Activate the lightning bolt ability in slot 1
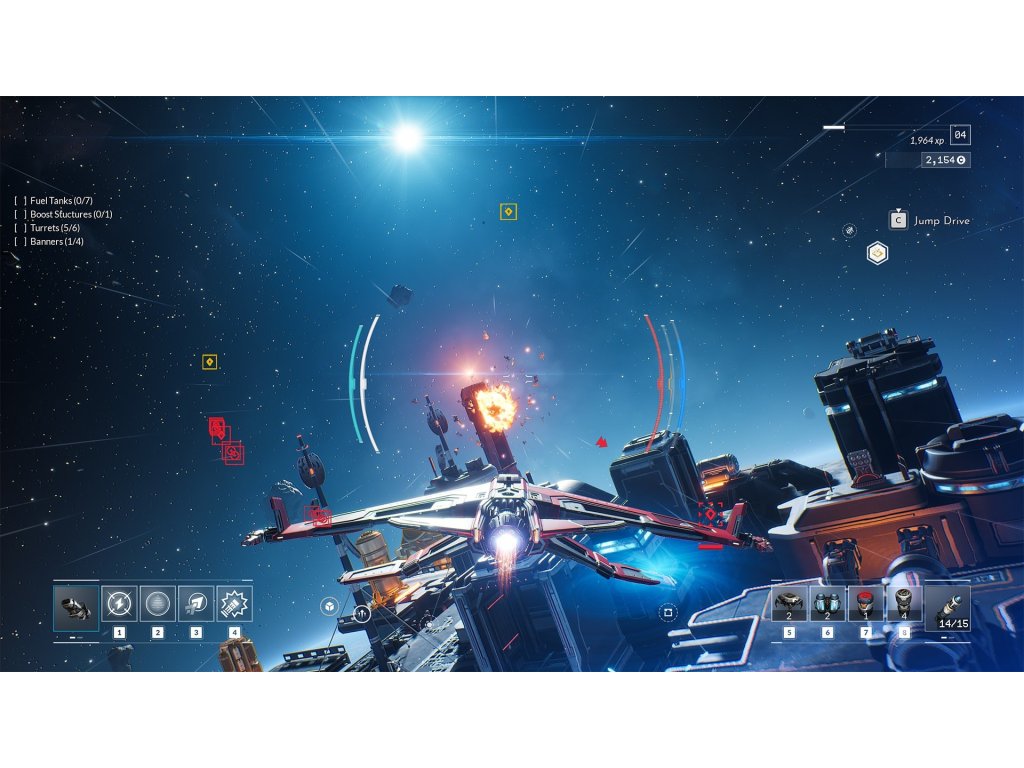The width and height of the screenshot is (1024, 768). (x=120, y=604)
